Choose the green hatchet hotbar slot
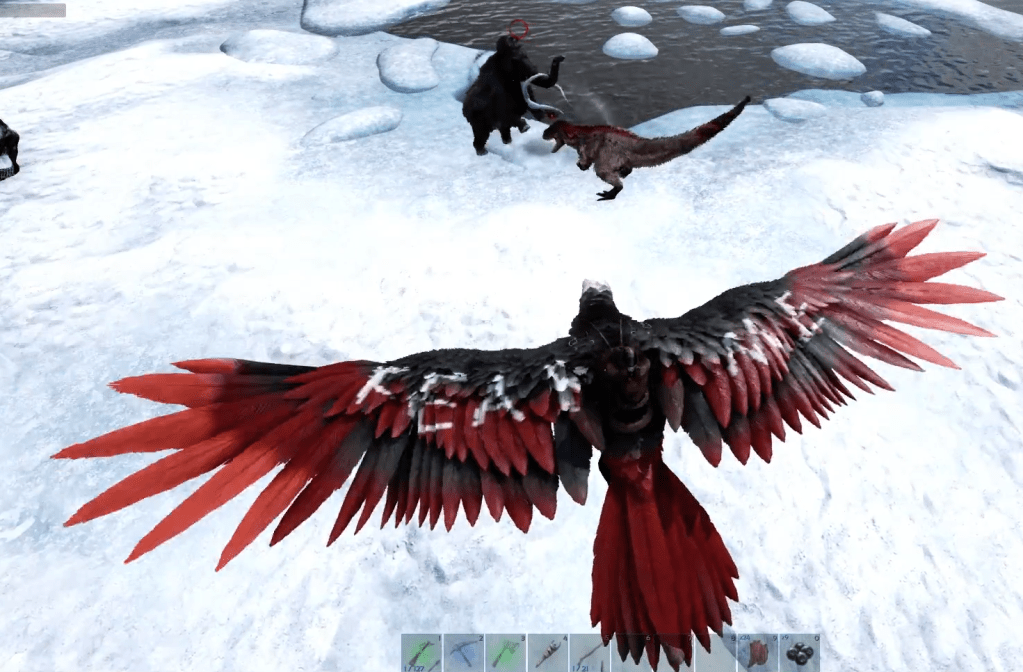This screenshot has height=672, width=1023. pos(505,652)
